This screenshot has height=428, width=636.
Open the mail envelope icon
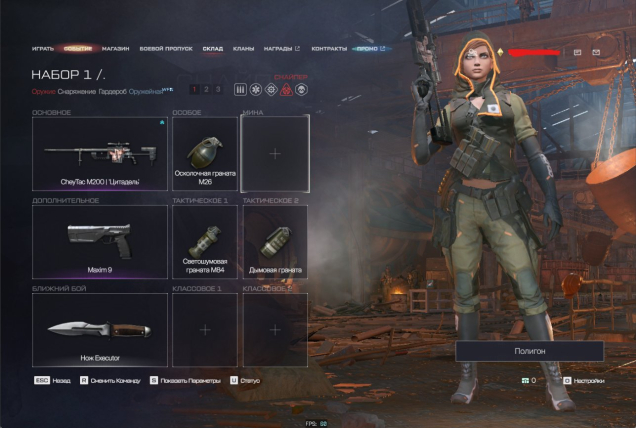[x=596, y=51]
